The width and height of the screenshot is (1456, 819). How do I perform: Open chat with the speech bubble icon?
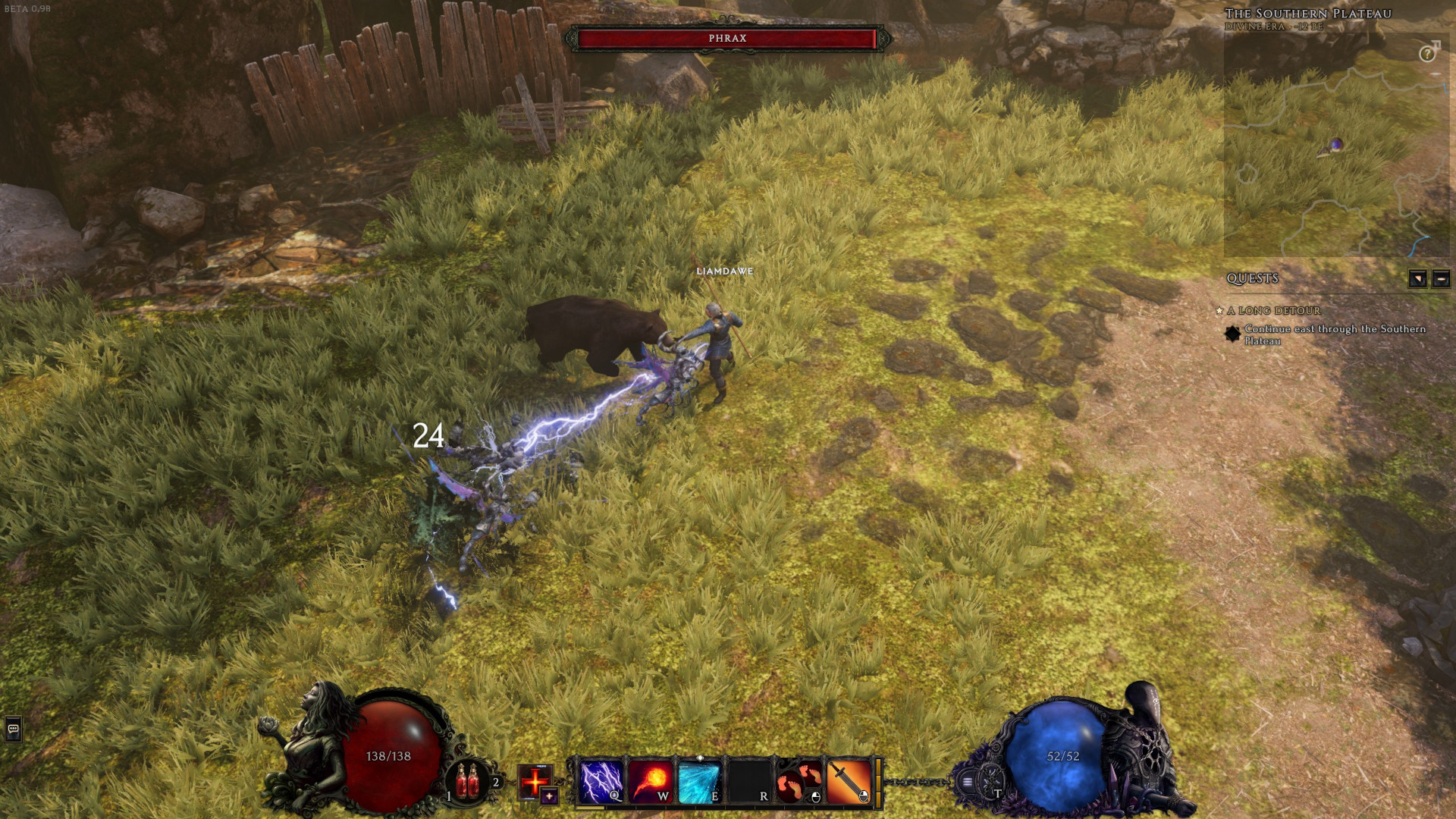13,728
